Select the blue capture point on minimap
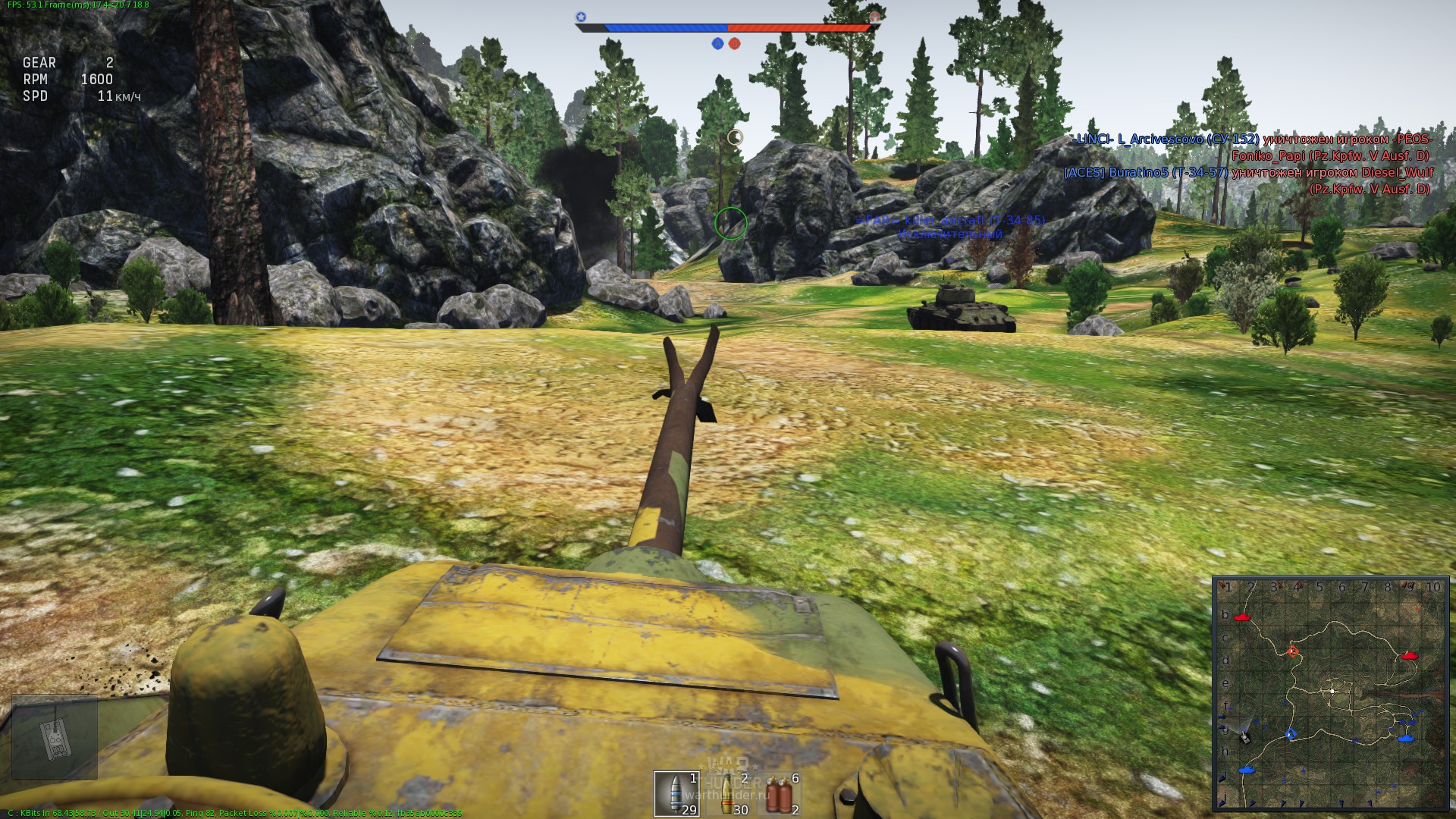Viewport: 1456px width, 819px height. click(x=1291, y=734)
